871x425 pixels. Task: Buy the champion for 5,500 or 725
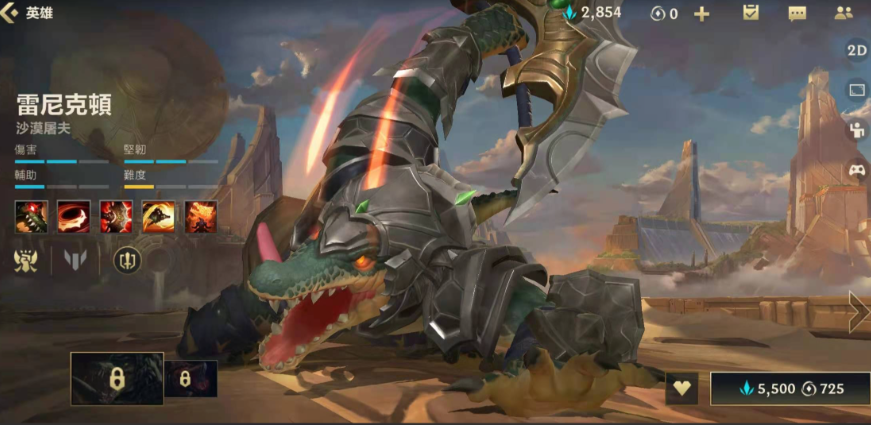click(x=789, y=388)
